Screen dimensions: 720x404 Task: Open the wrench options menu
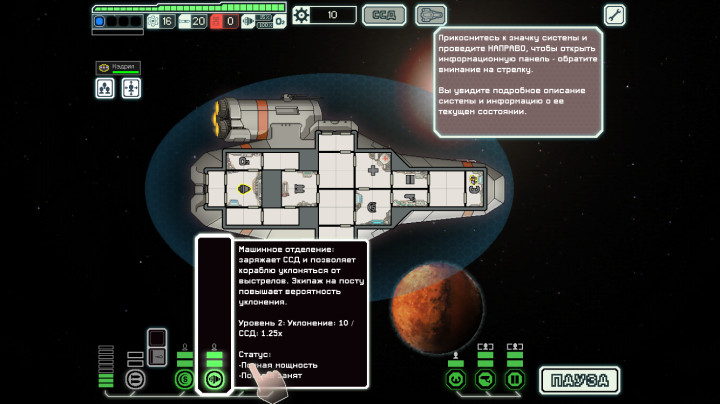614,15
